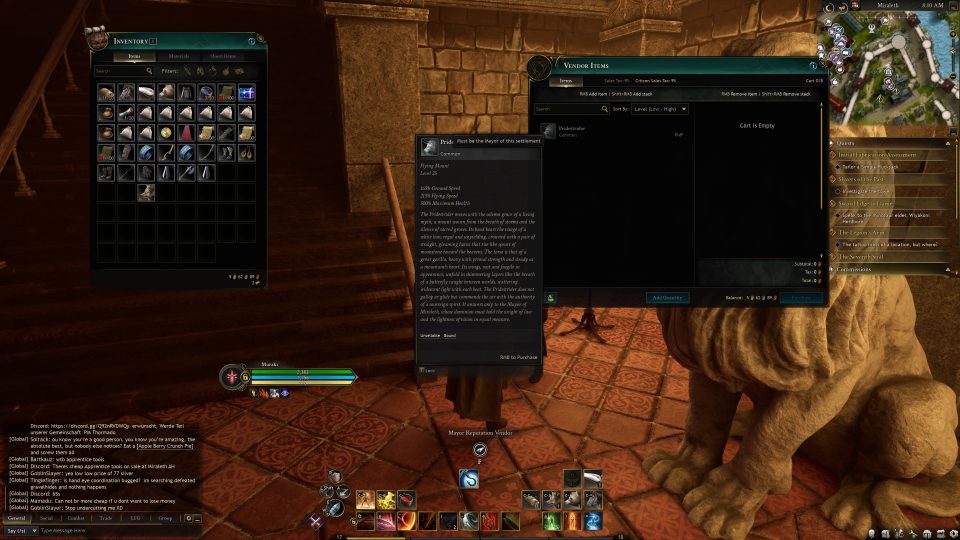The width and height of the screenshot is (960, 540).
Task: Open the Combat chat tab
Action: (76, 518)
